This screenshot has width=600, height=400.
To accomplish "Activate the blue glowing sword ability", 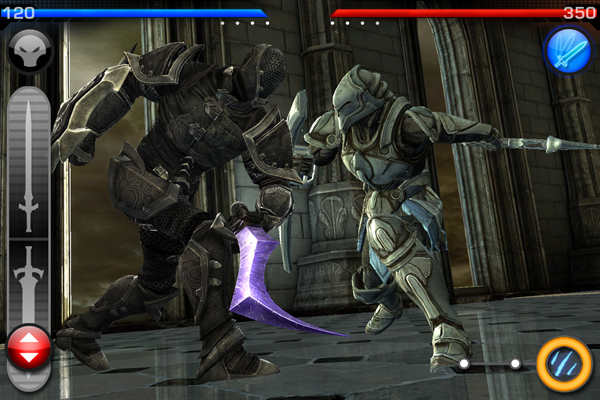I will pos(567,49).
